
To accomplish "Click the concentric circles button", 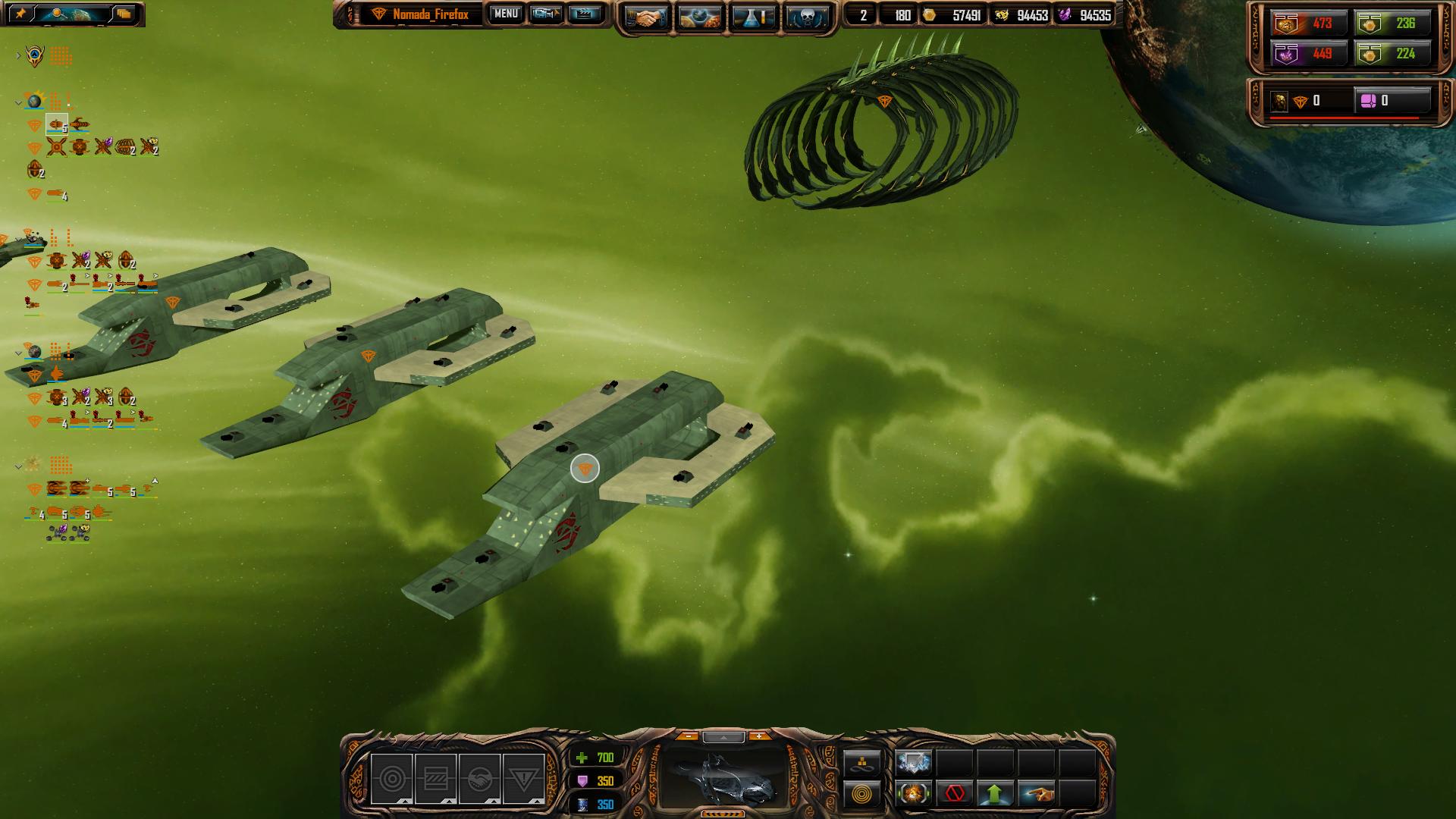I will (x=862, y=794).
